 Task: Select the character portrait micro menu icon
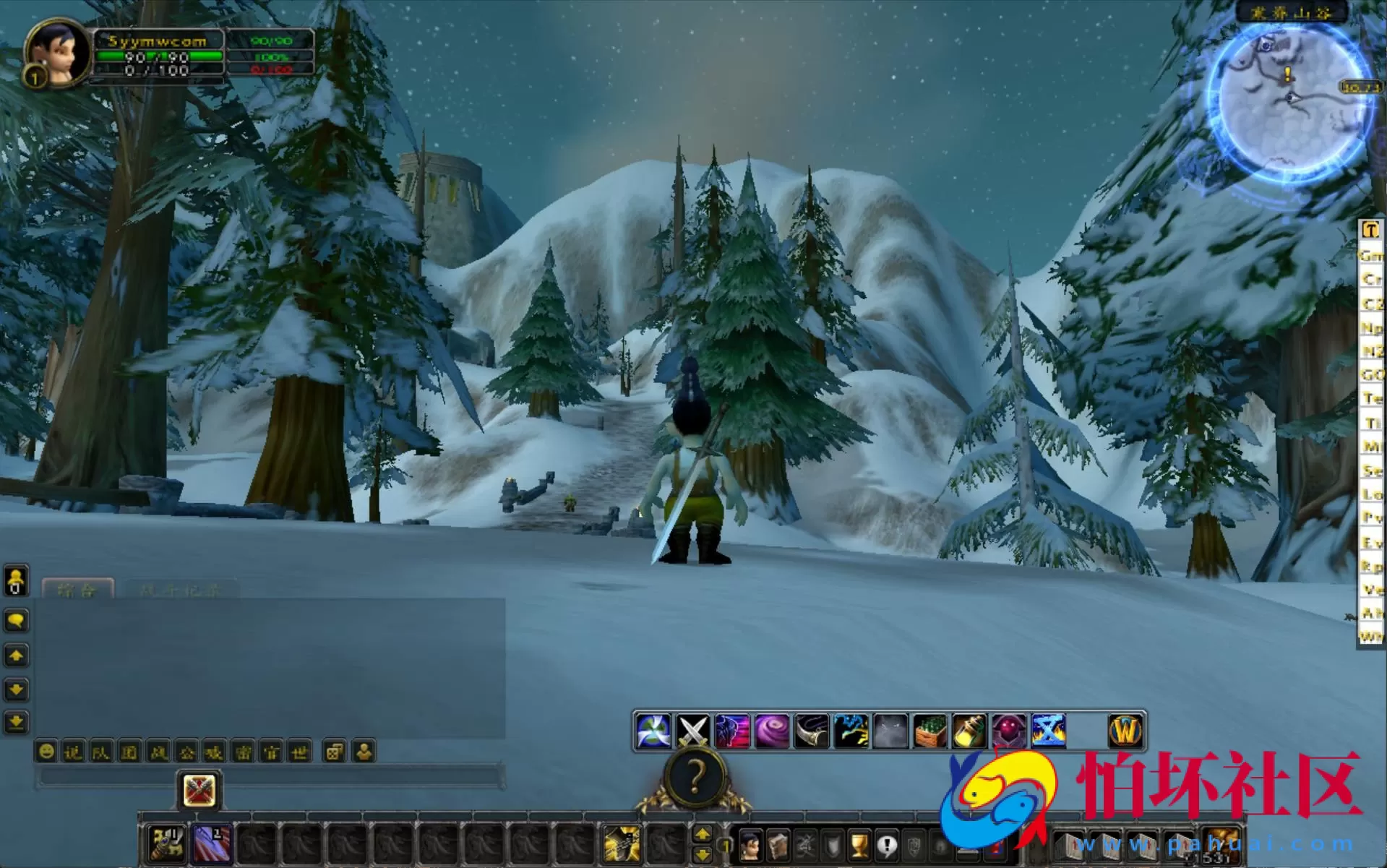click(750, 846)
